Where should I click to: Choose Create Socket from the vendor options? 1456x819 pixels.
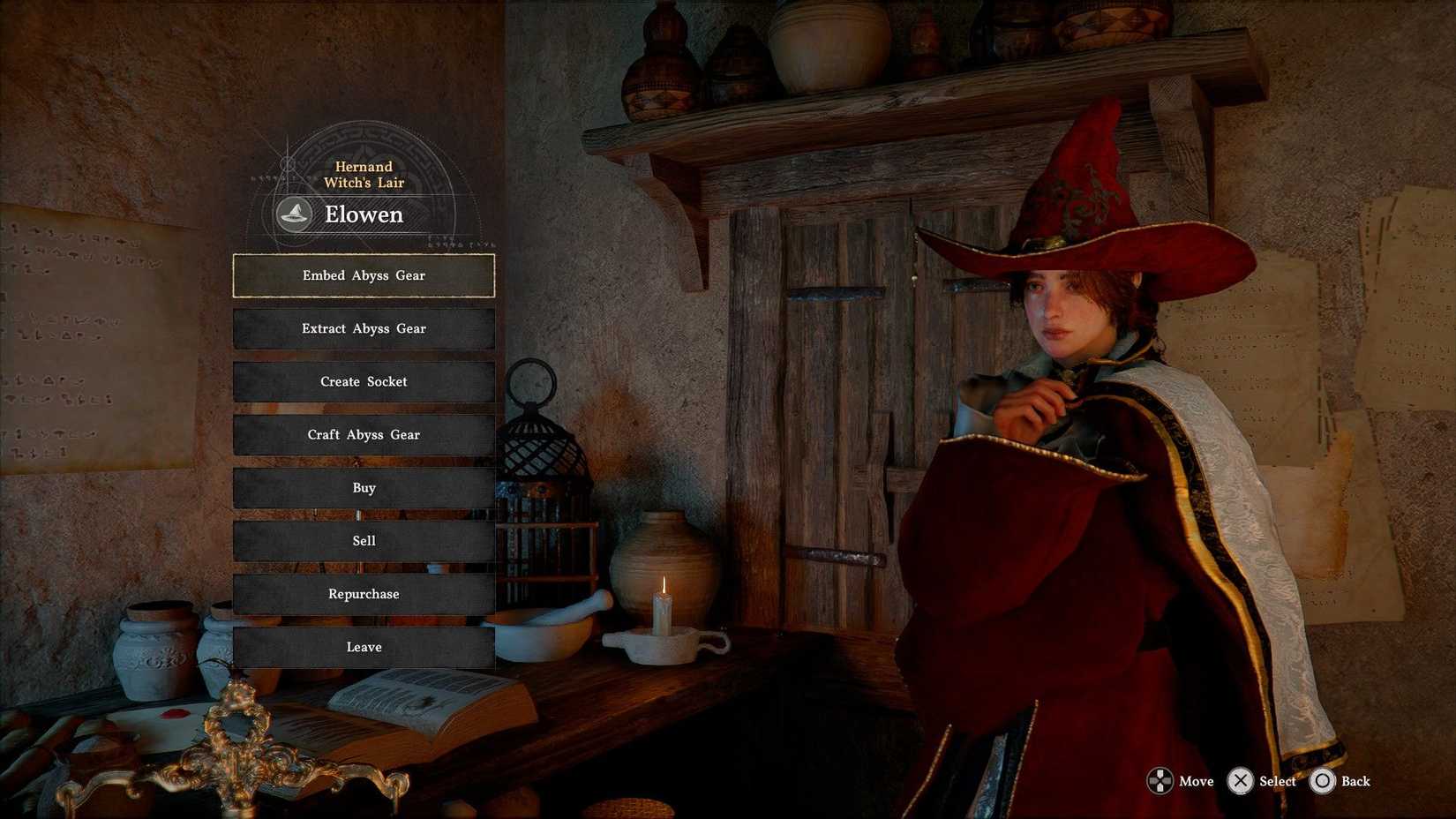point(364,381)
